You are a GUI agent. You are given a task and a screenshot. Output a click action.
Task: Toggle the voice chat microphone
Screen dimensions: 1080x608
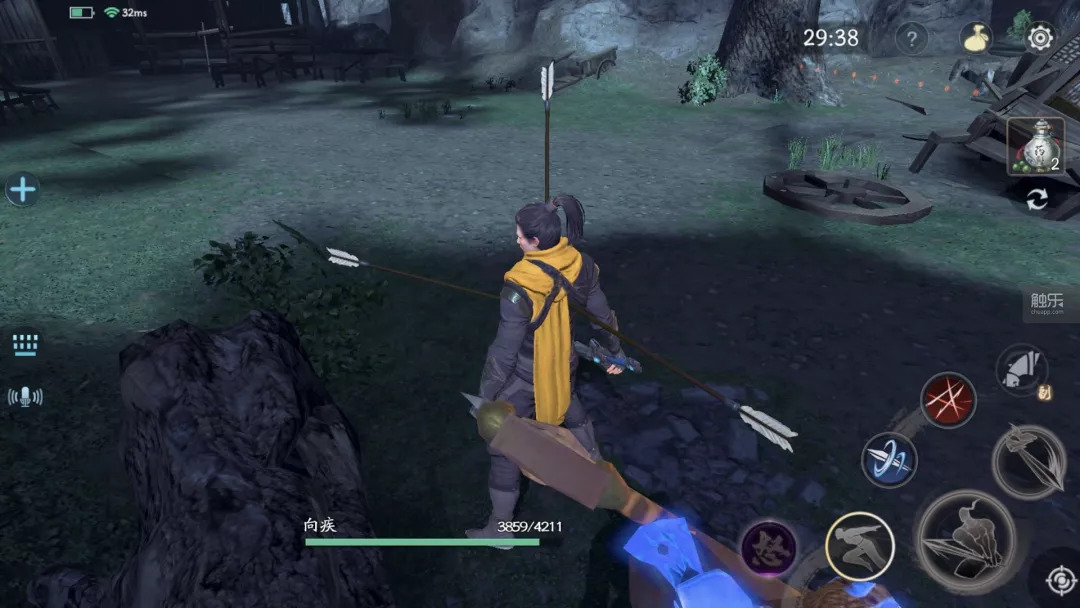(x=25, y=396)
